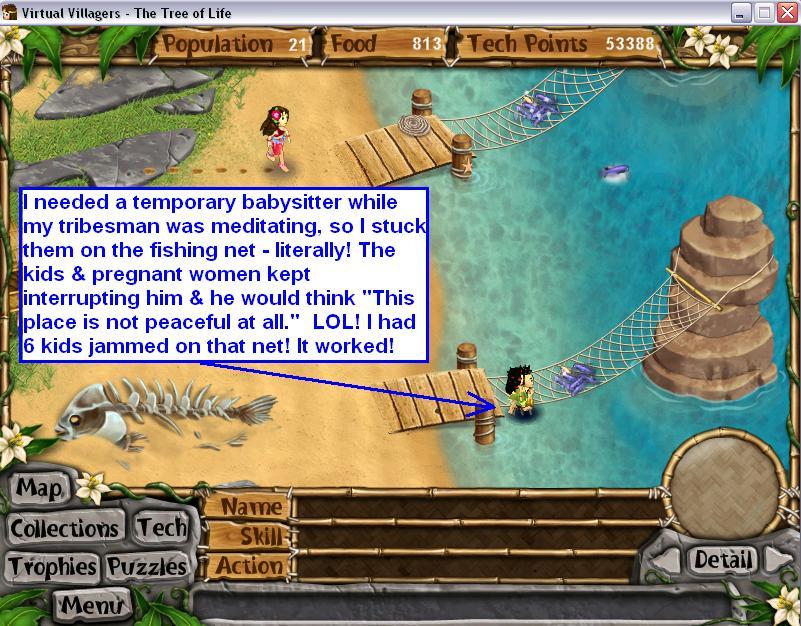Minimize the game window
Image resolution: width=801 pixels, height=626 pixels.
(740, 13)
